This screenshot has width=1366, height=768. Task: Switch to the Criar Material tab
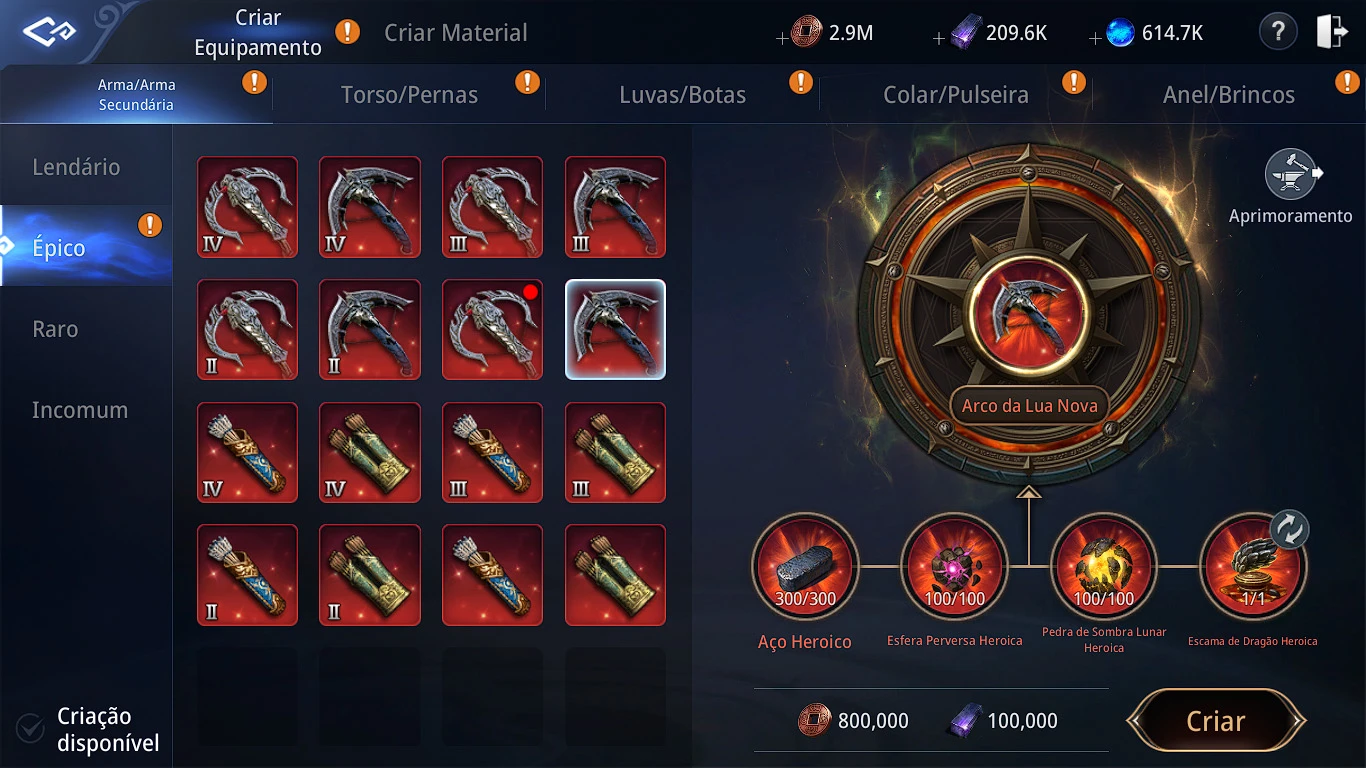click(455, 33)
